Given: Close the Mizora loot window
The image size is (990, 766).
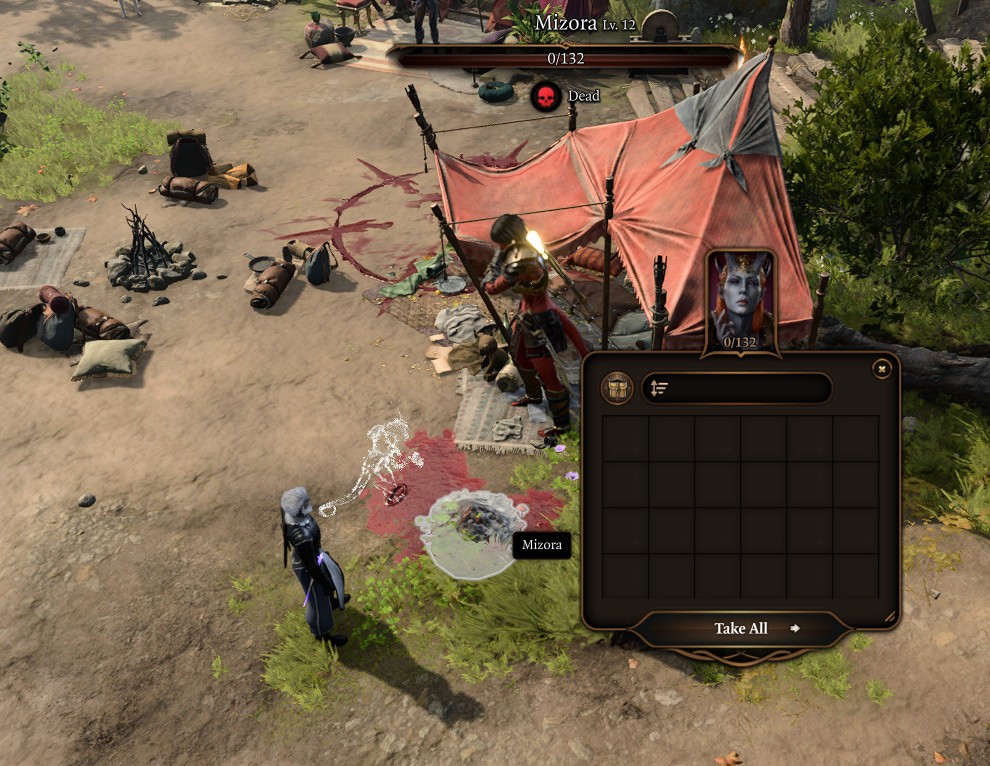Looking at the screenshot, I should pyautogui.click(x=881, y=369).
